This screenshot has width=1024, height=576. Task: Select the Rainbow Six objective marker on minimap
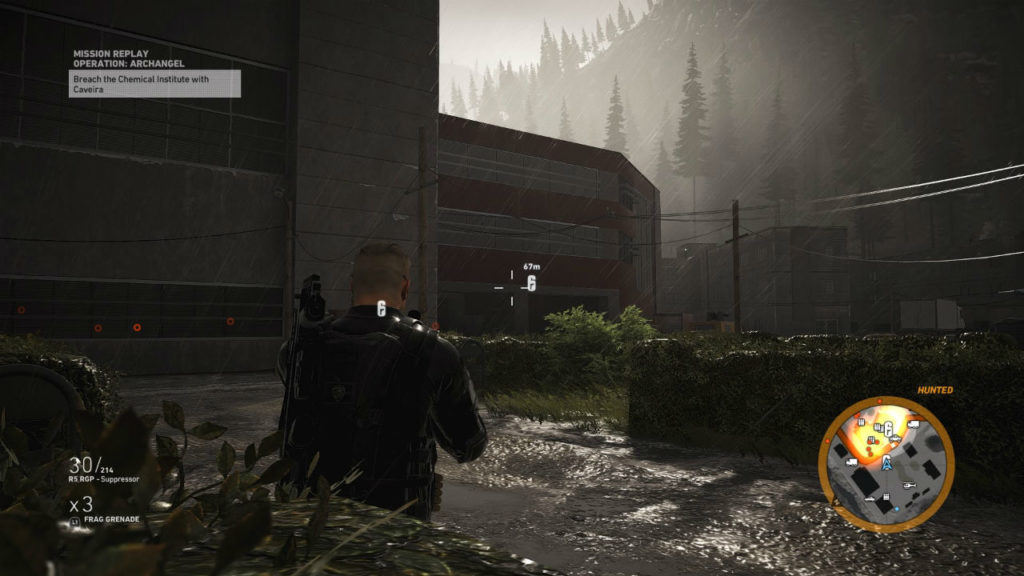pos(887,429)
